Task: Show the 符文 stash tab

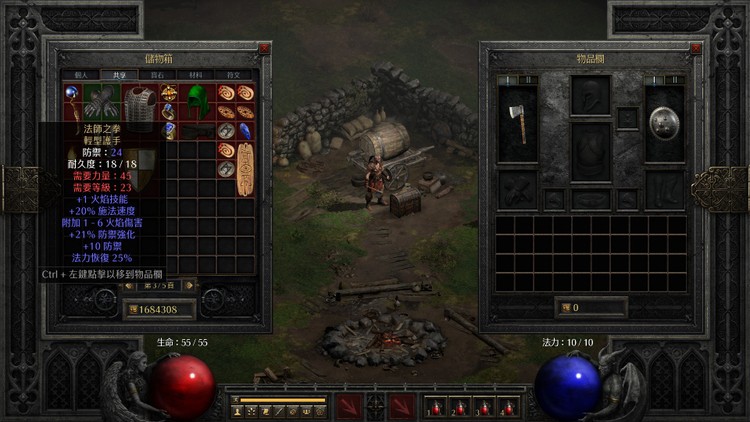Action: pyautogui.click(x=232, y=75)
